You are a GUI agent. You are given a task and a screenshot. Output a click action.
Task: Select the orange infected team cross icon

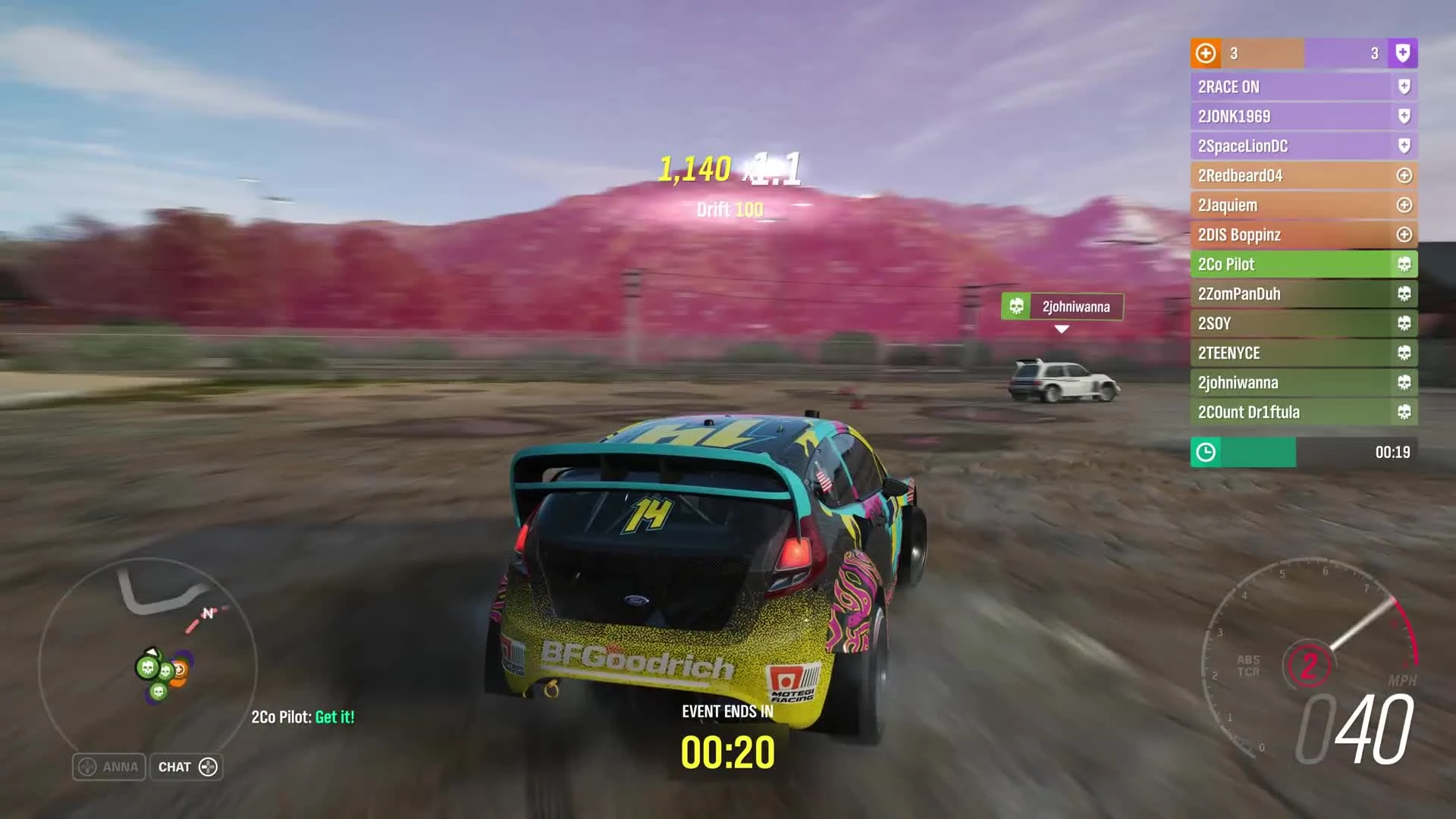1205,54
